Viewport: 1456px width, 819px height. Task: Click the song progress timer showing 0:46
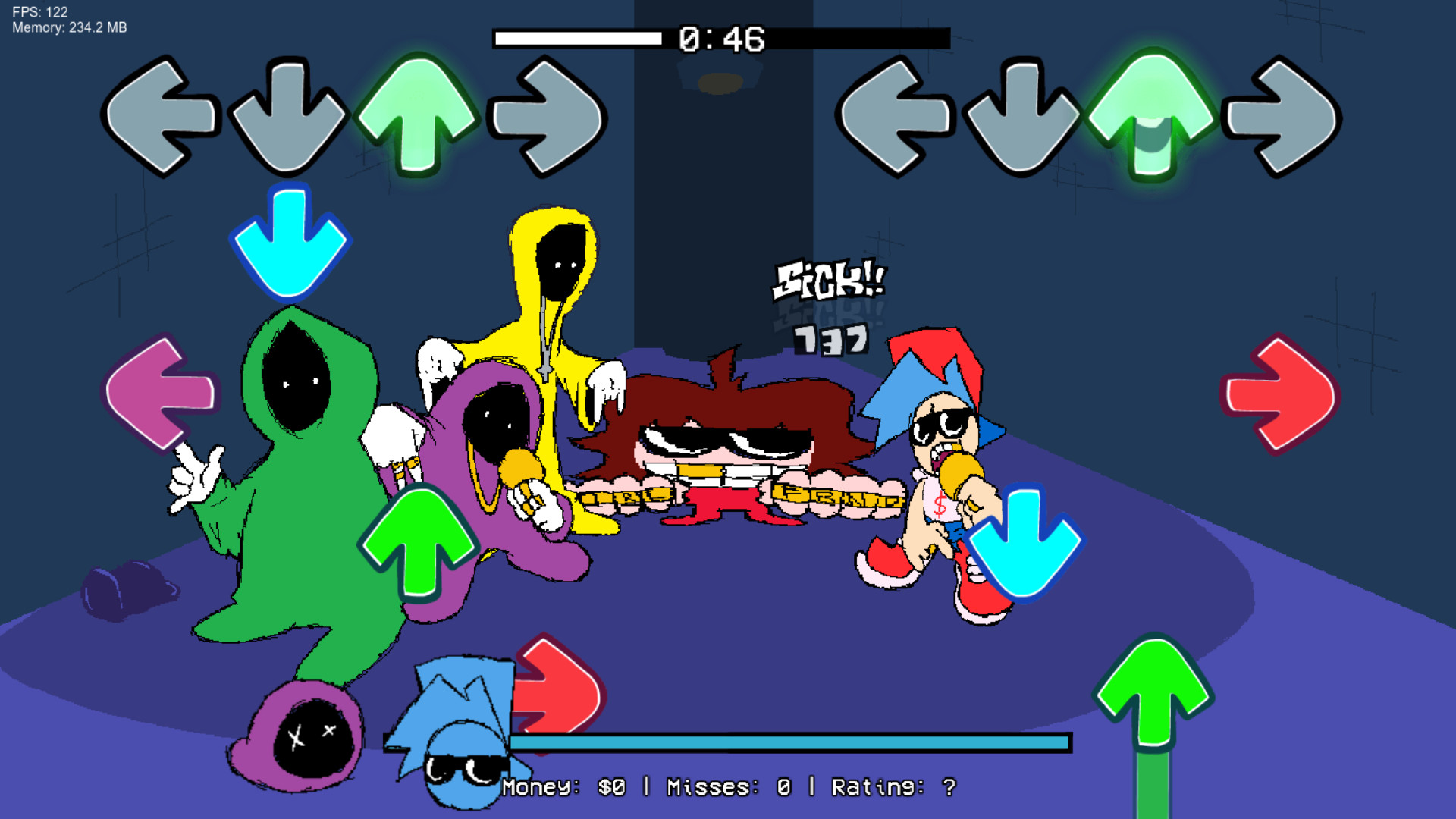(722, 38)
